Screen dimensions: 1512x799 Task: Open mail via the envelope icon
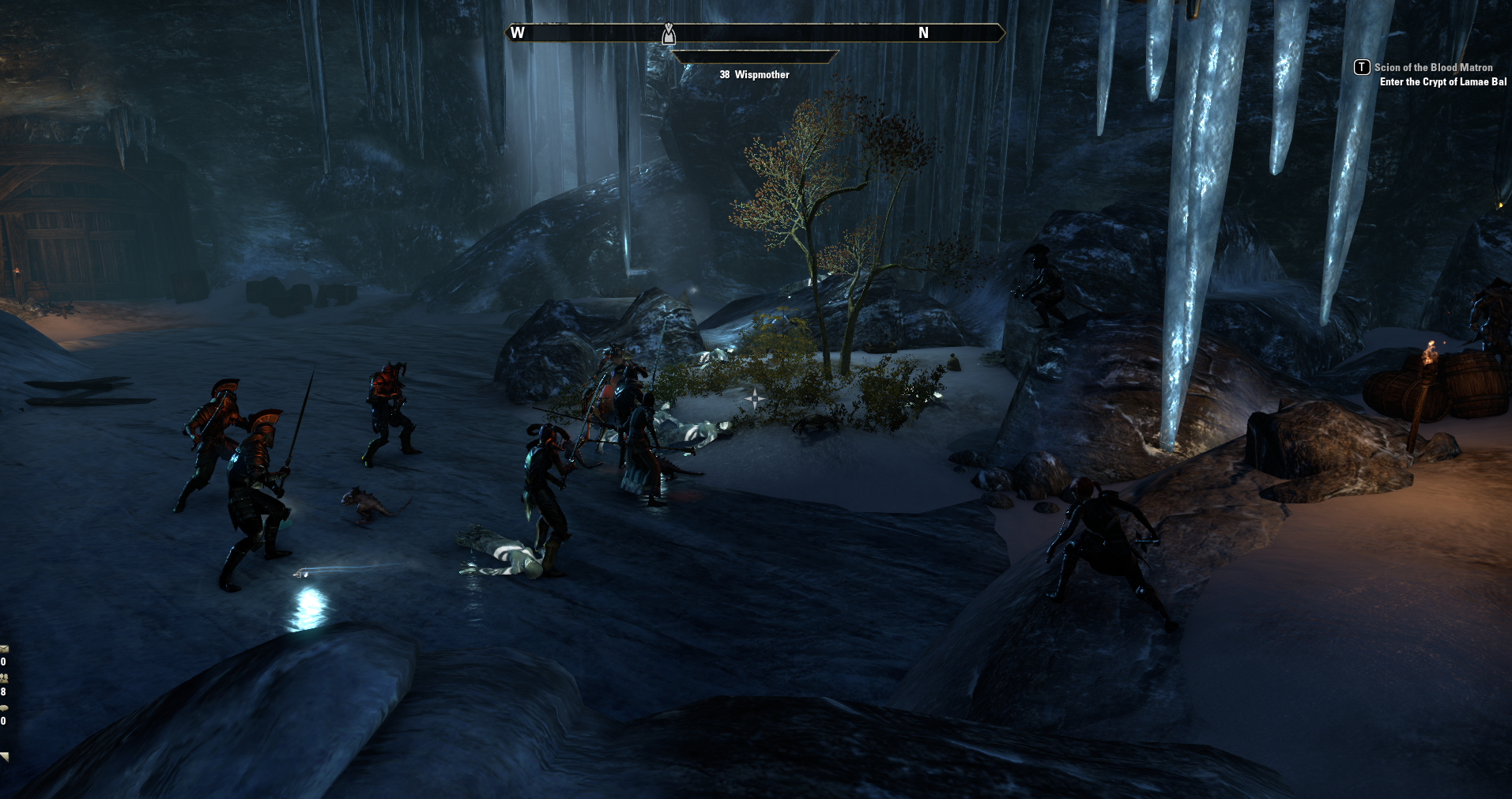(4, 649)
